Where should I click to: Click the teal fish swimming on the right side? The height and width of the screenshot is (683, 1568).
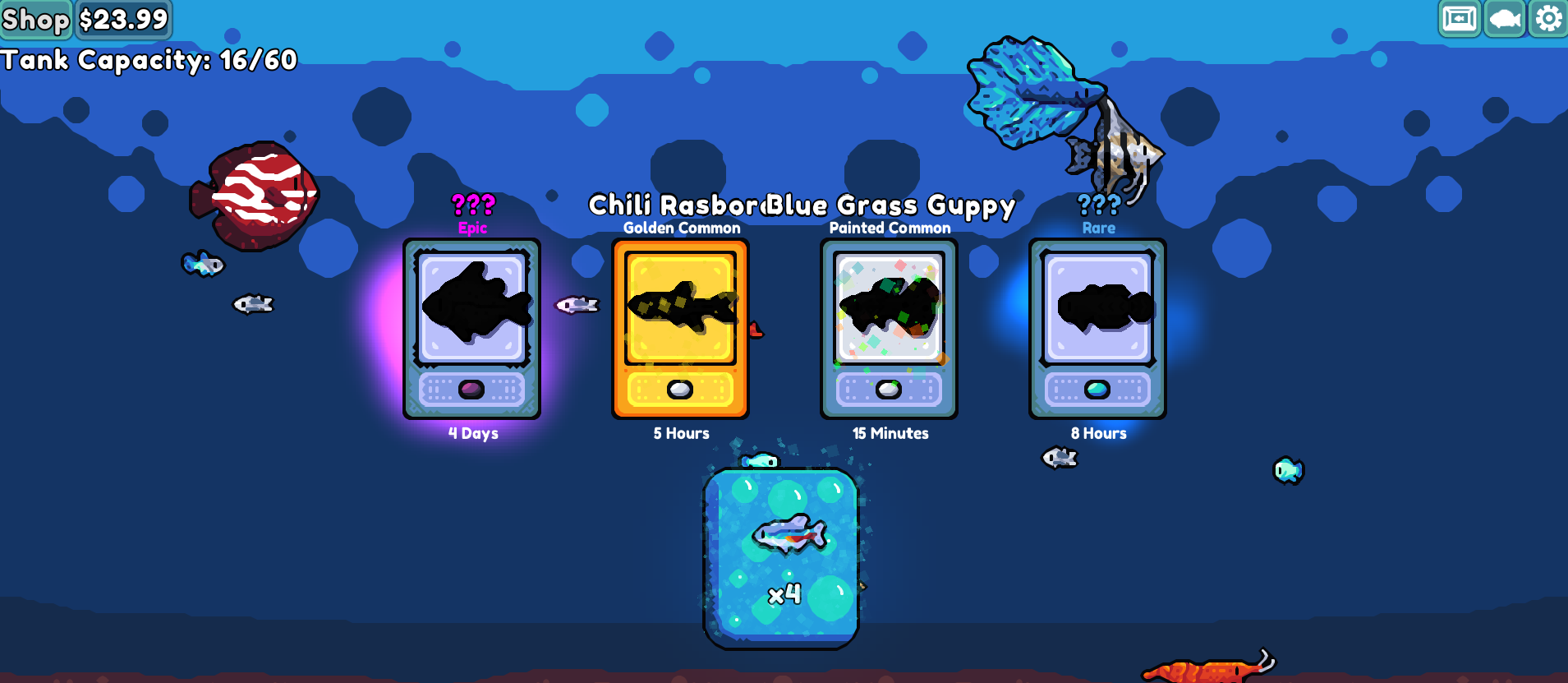[x=1289, y=470]
